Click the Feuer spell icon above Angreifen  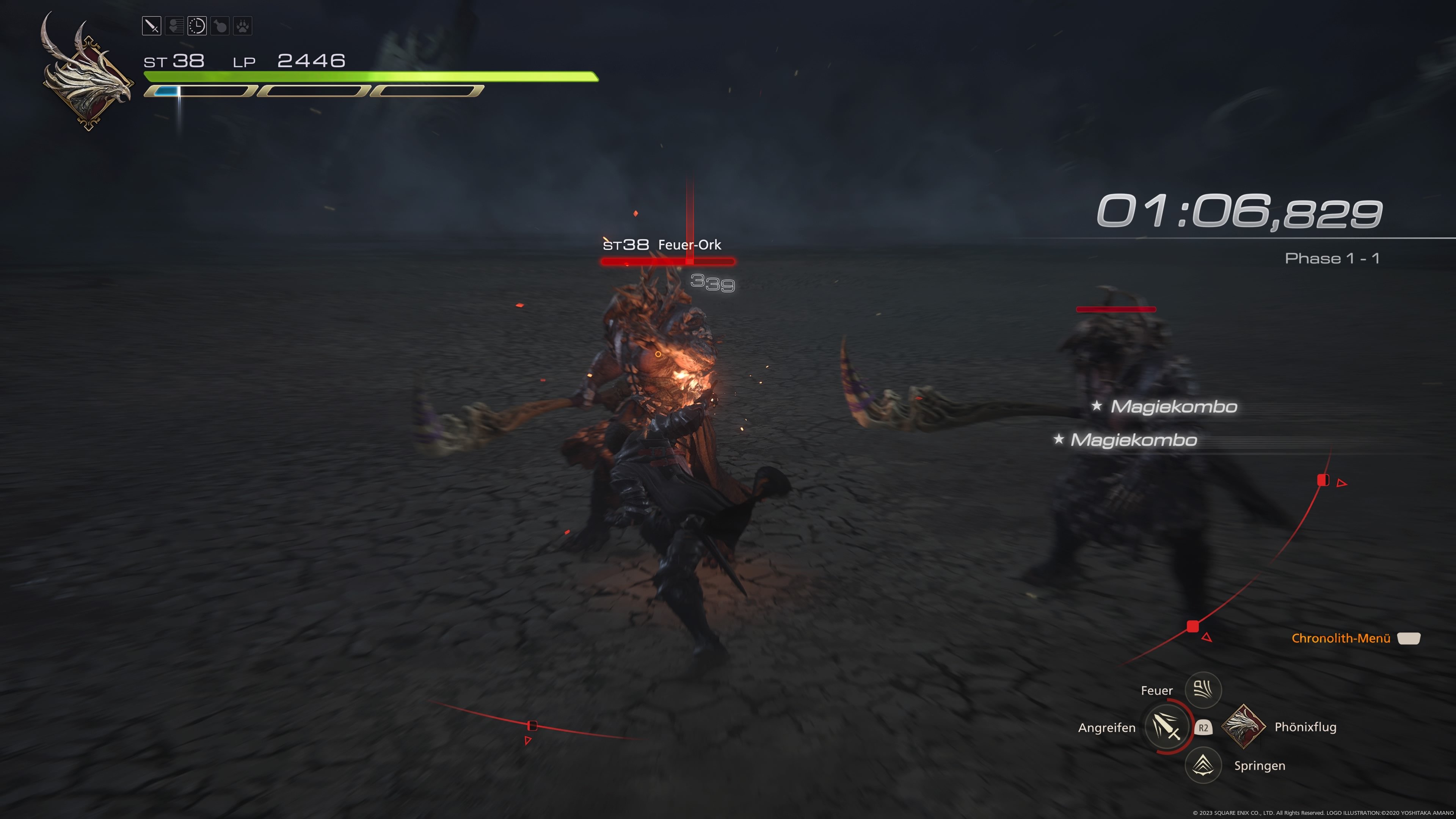coord(1203,690)
